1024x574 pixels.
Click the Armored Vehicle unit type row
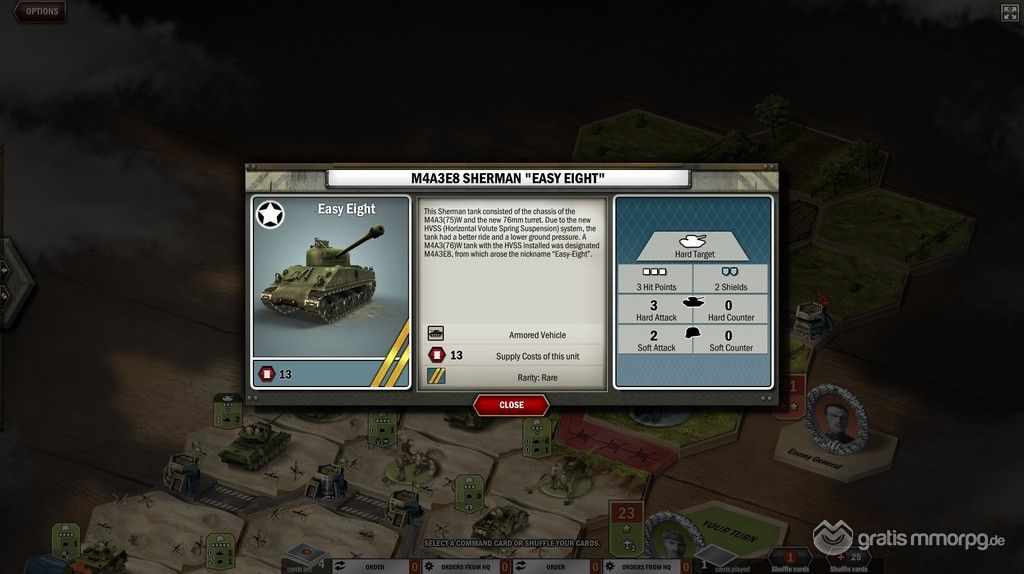512,334
